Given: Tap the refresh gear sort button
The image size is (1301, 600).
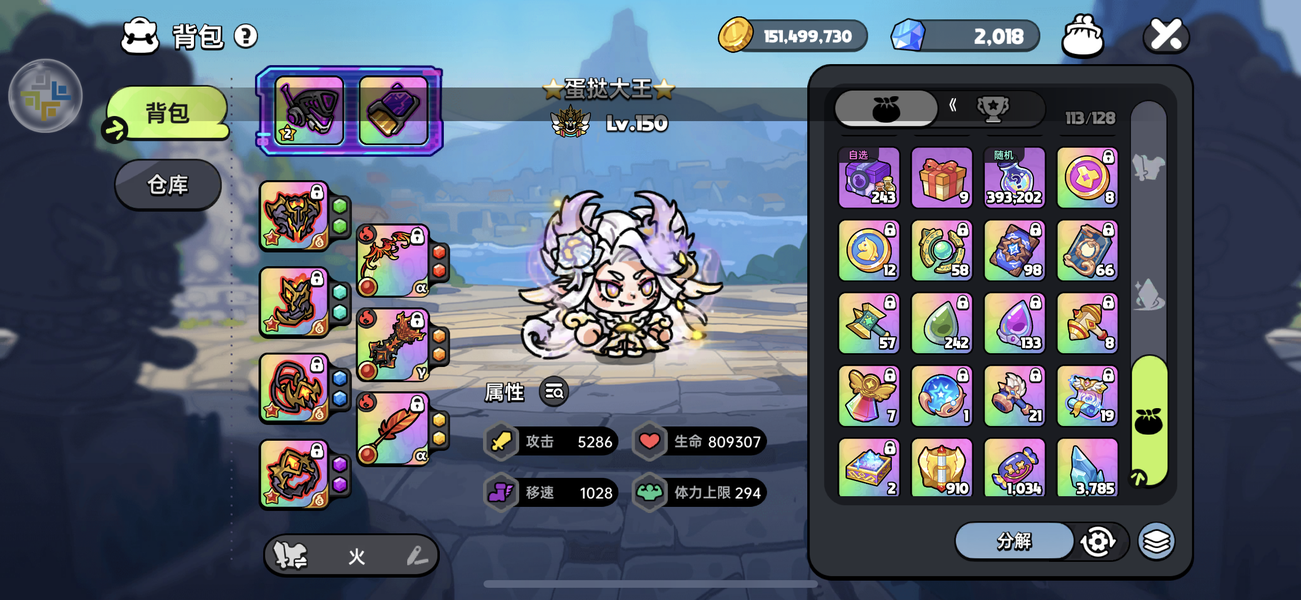Looking at the screenshot, I should click(1098, 541).
